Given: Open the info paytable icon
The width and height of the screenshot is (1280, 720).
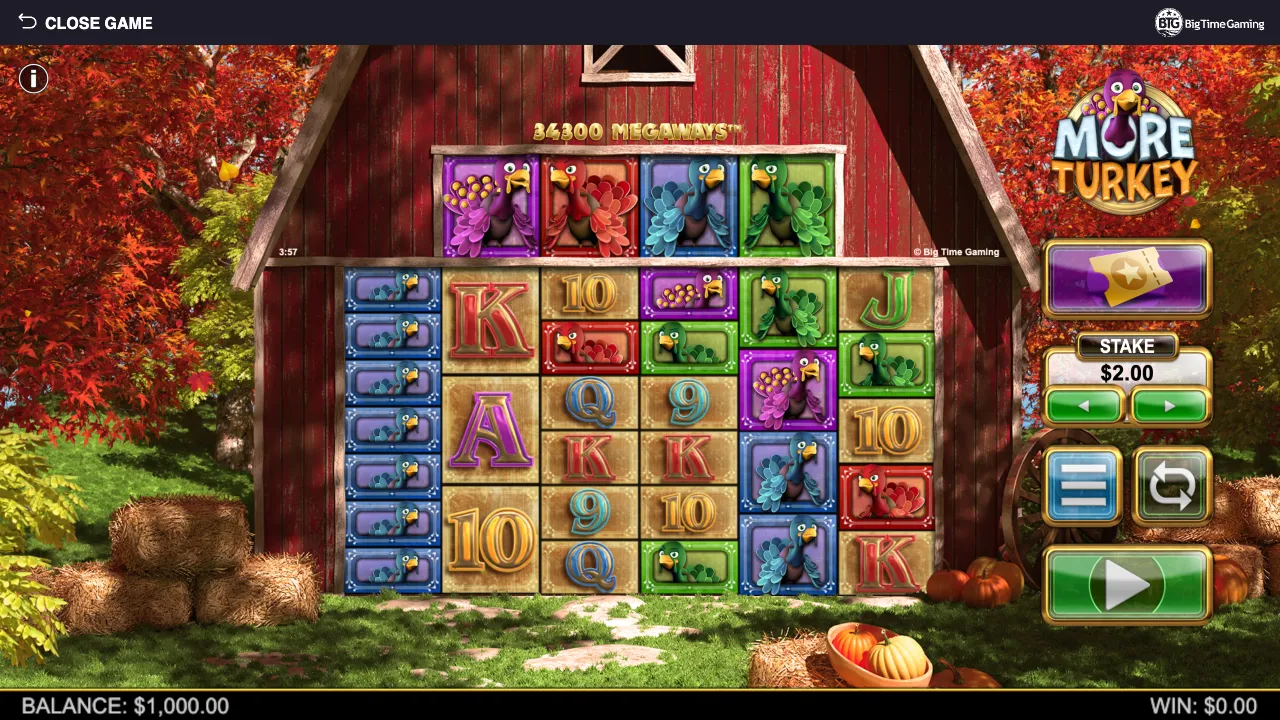Looking at the screenshot, I should coord(33,78).
